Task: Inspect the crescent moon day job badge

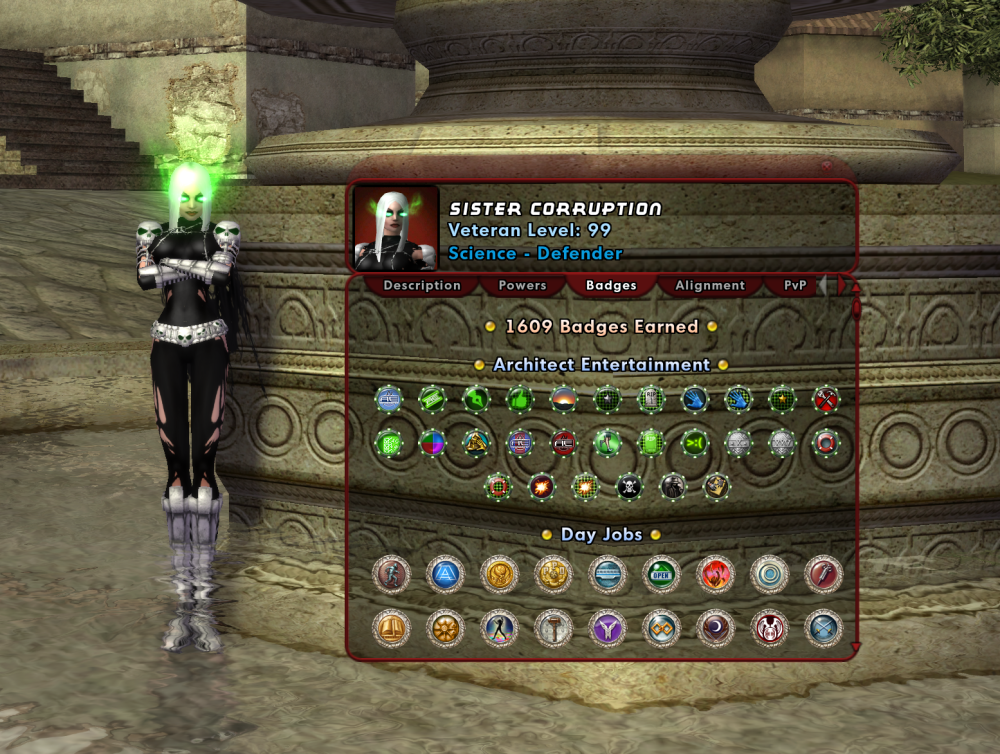Action: click(715, 629)
